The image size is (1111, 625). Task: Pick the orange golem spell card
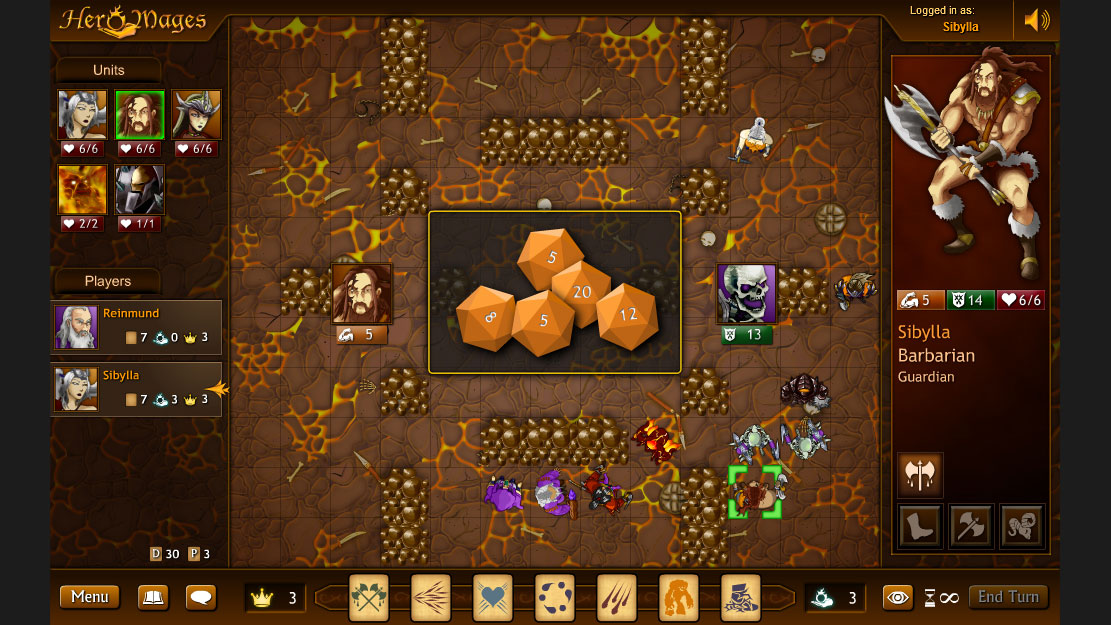(679, 597)
